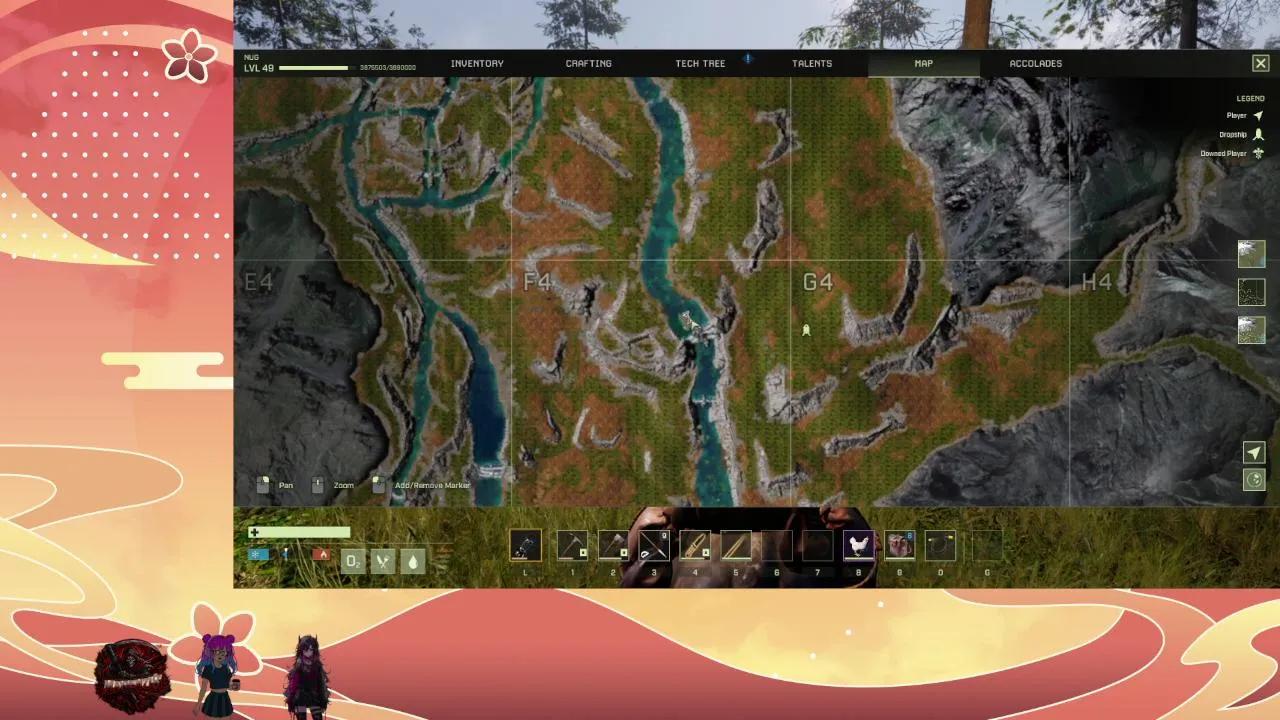Select the knife in hotbar slot 4
The image size is (1280, 720).
click(695, 545)
